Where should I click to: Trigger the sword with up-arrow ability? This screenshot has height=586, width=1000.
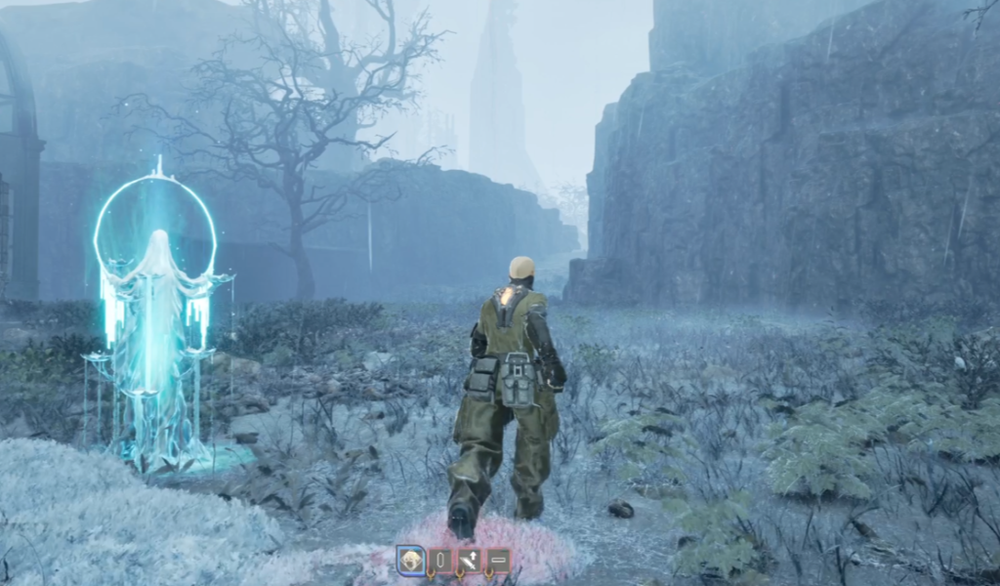point(469,561)
